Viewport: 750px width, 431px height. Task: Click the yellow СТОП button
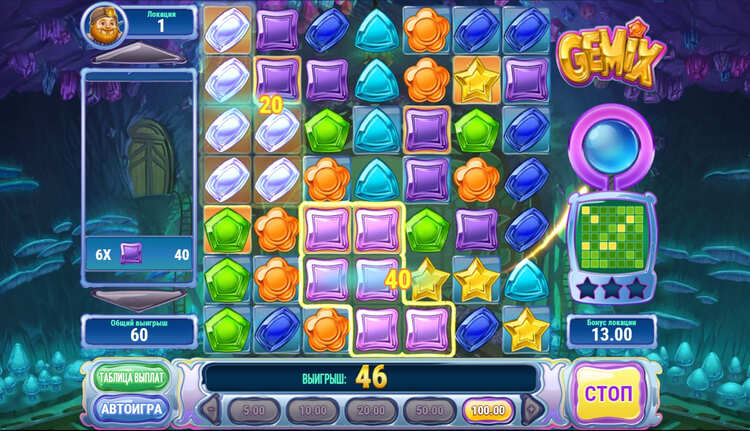[x=609, y=392]
